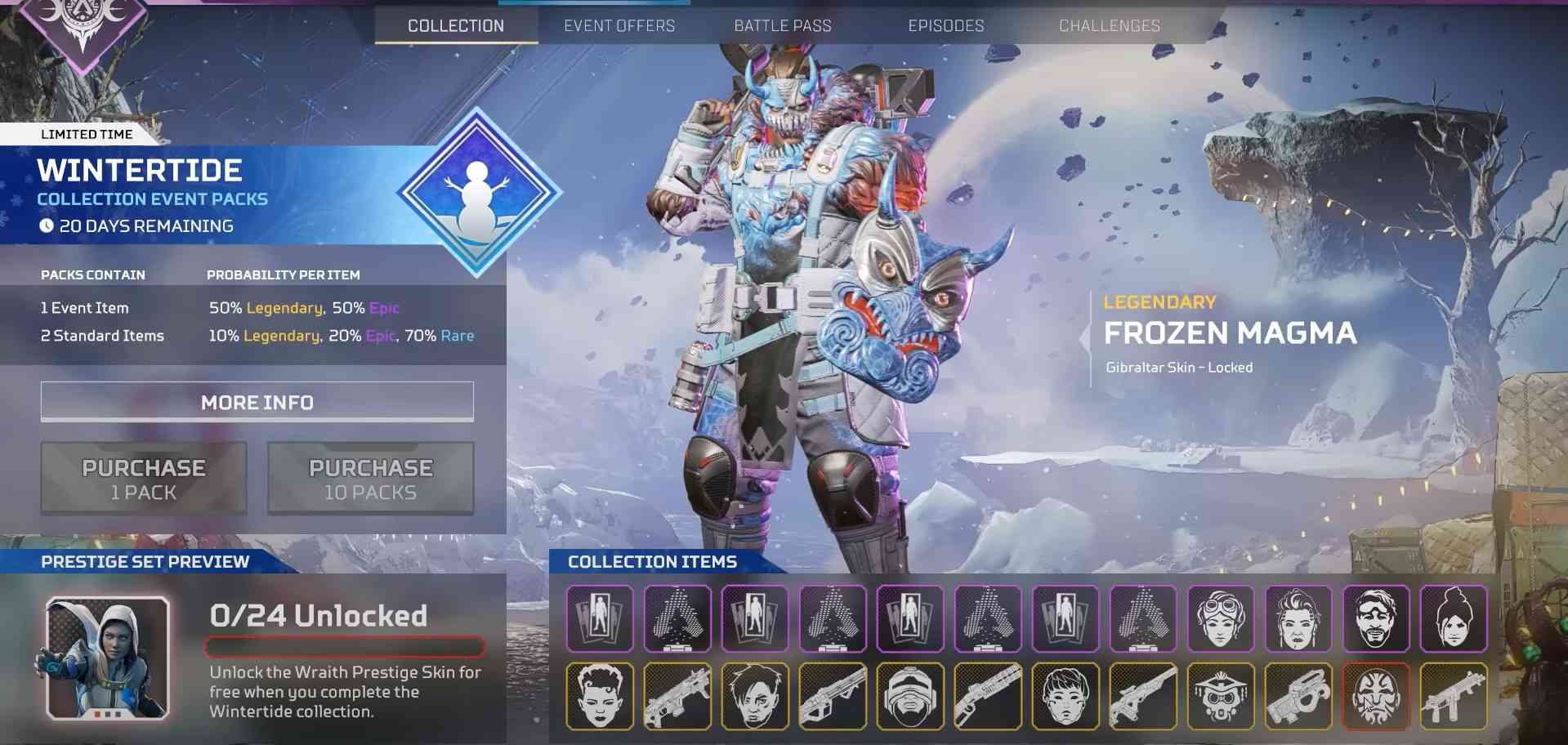This screenshot has width=1568, height=745.
Task: Choose the Newcastle helmet collection item
Action: click(909, 697)
